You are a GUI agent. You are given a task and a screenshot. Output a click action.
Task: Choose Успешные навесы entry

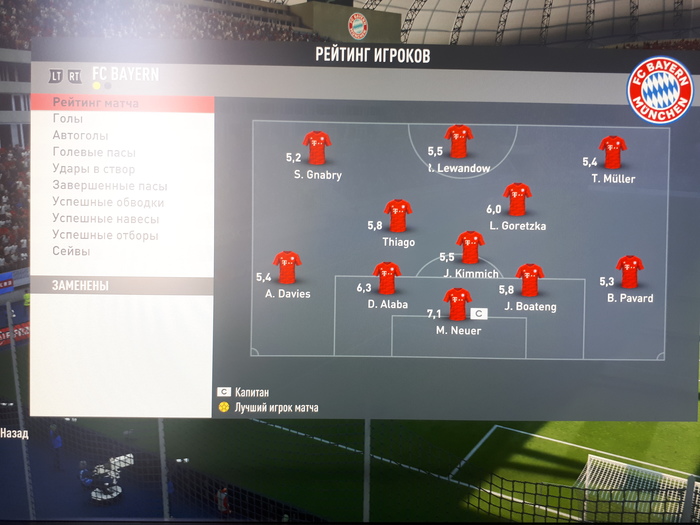click(x=105, y=219)
